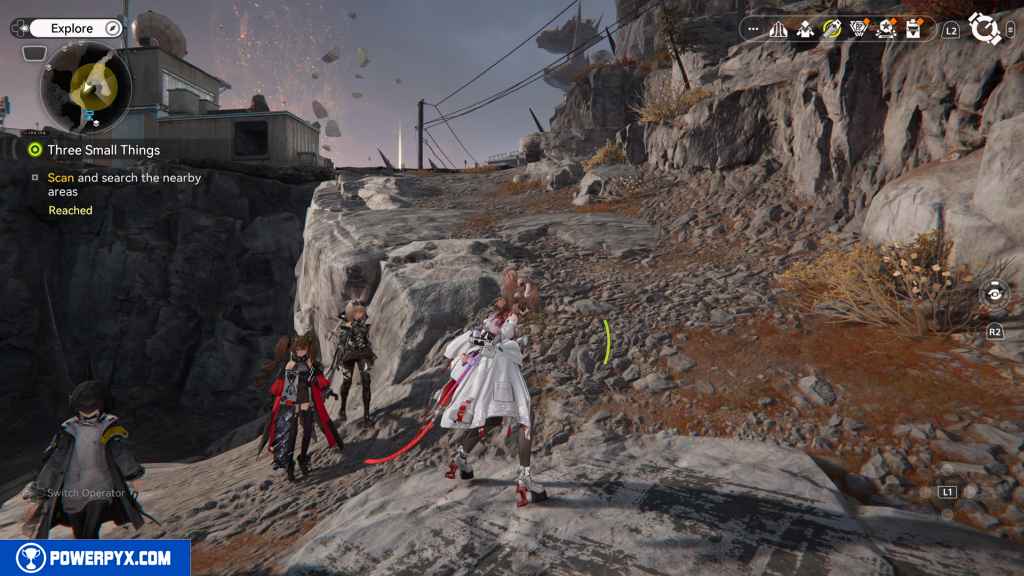Open the large gear-ring icon in corner
Image resolution: width=1024 pixels, height=576 pixels.
(x=985, y=29)
